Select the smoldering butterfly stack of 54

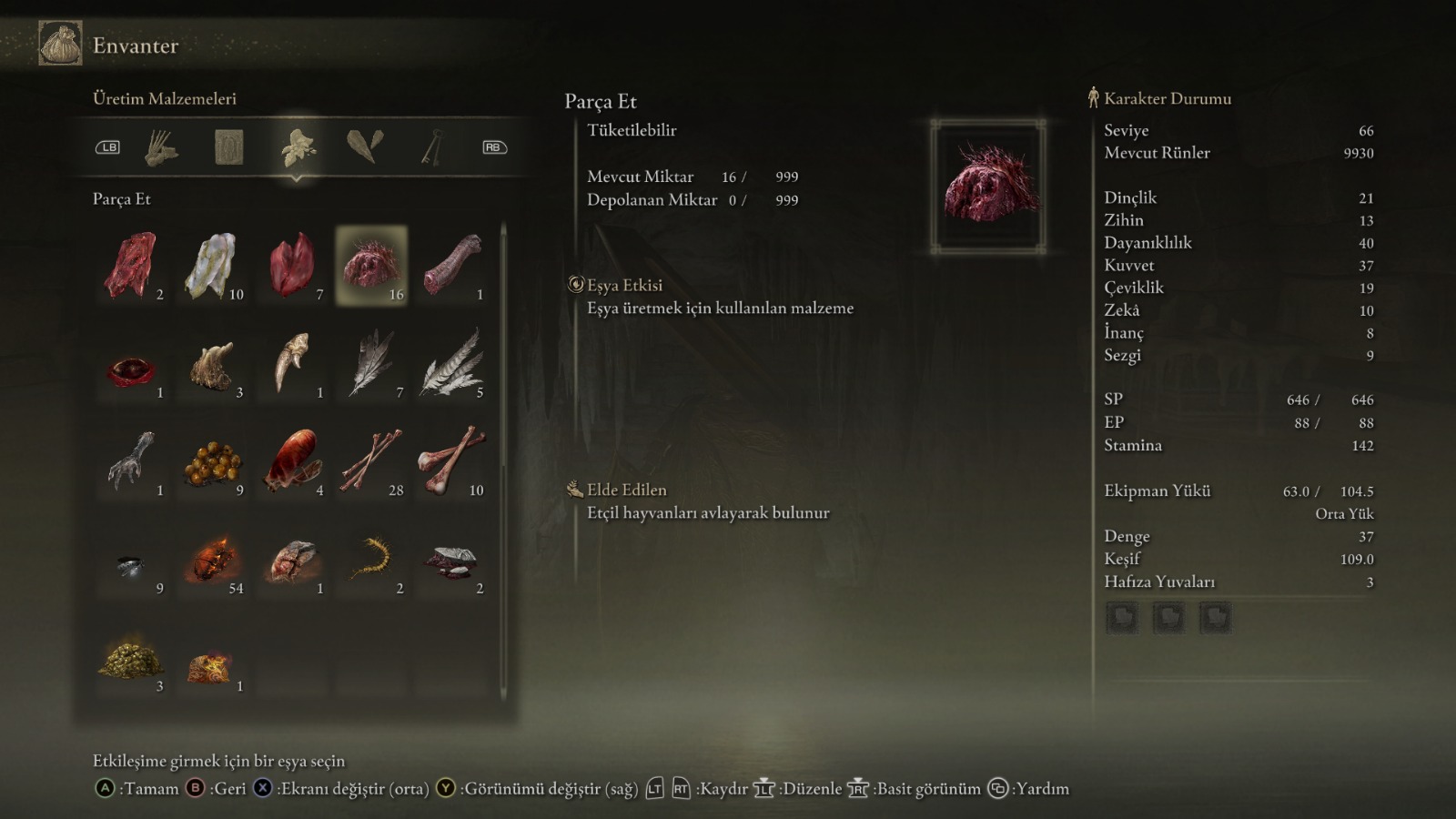point(212,560)
